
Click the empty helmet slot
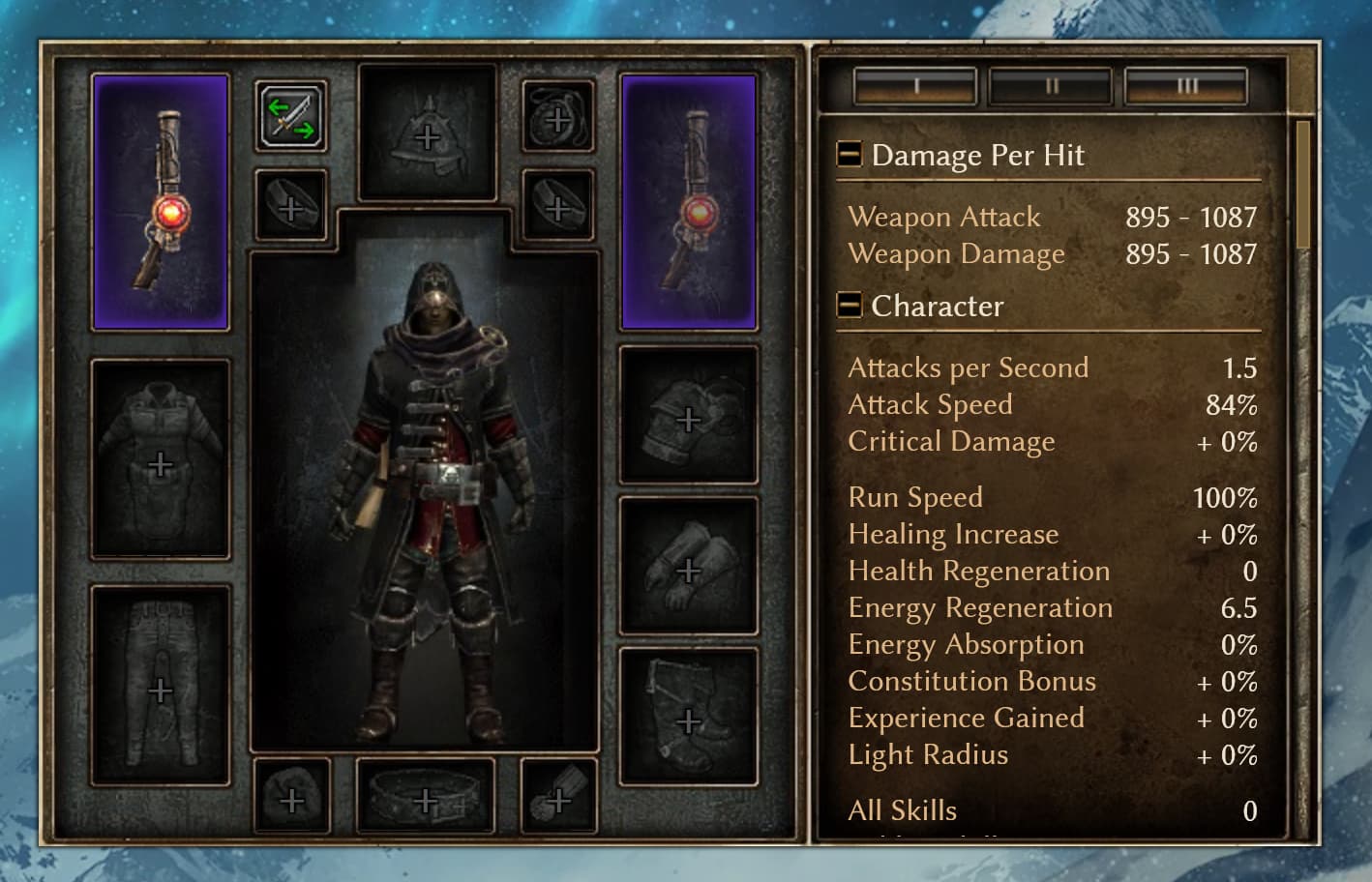click(x=427, y=132)
